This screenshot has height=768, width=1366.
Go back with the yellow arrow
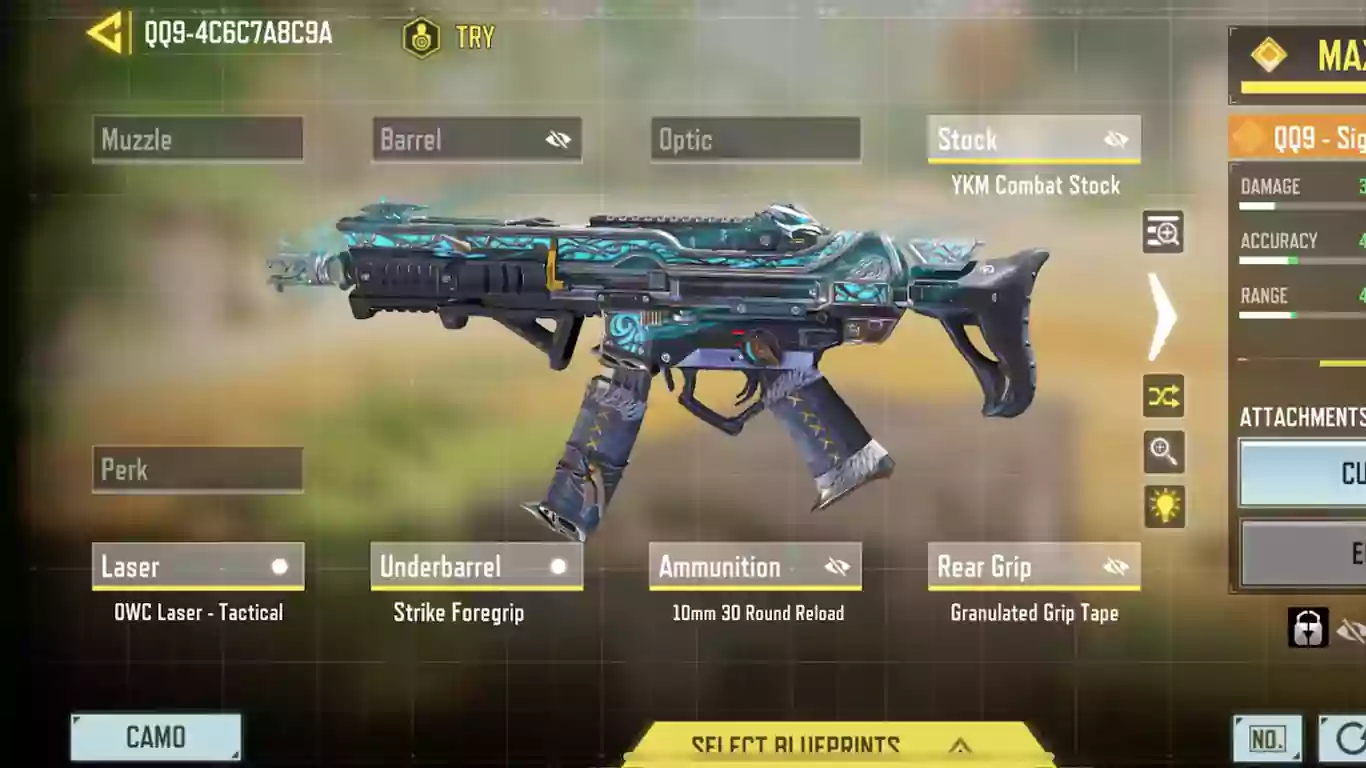[106, 33]
